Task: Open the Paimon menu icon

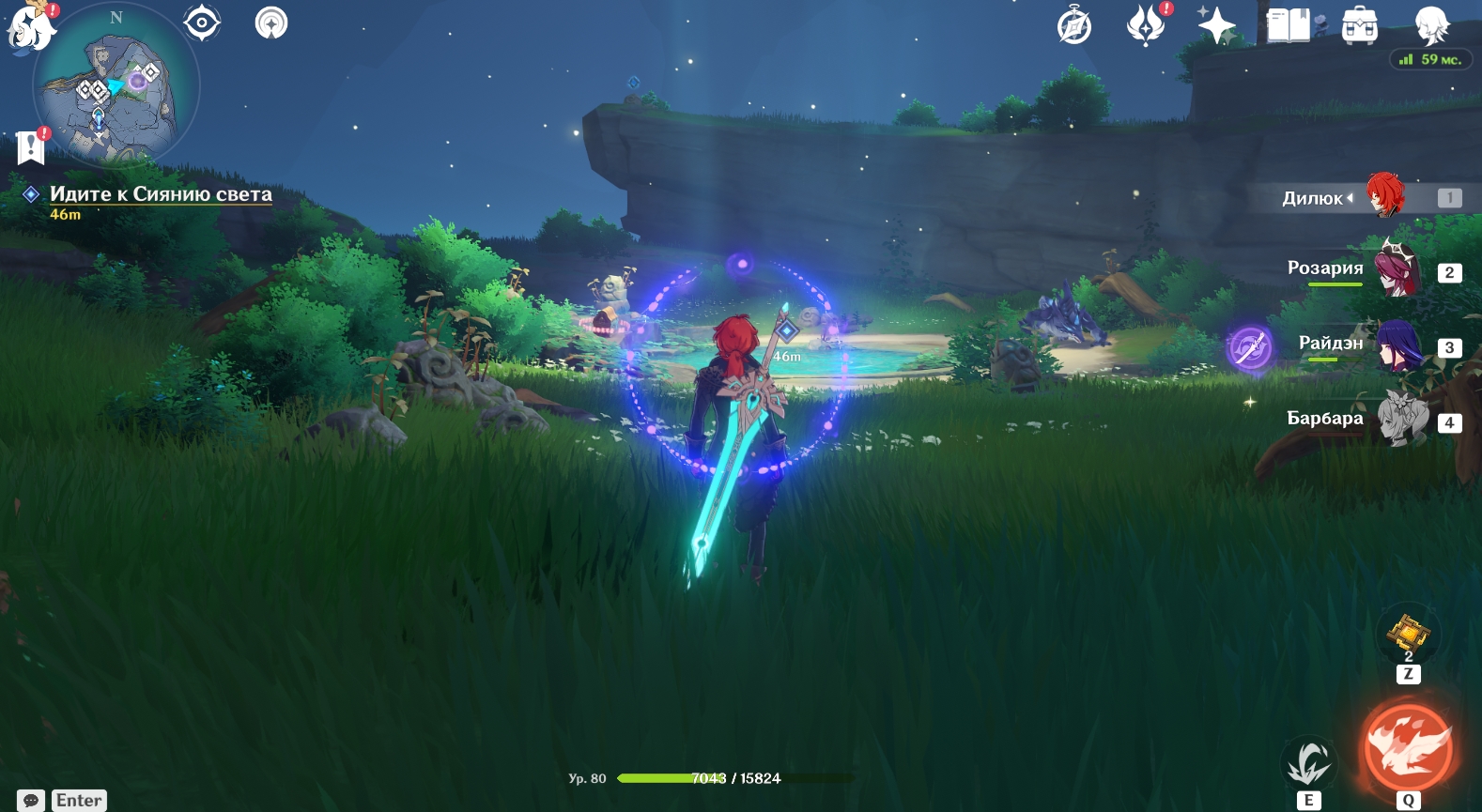Action: tap(31, 26)
